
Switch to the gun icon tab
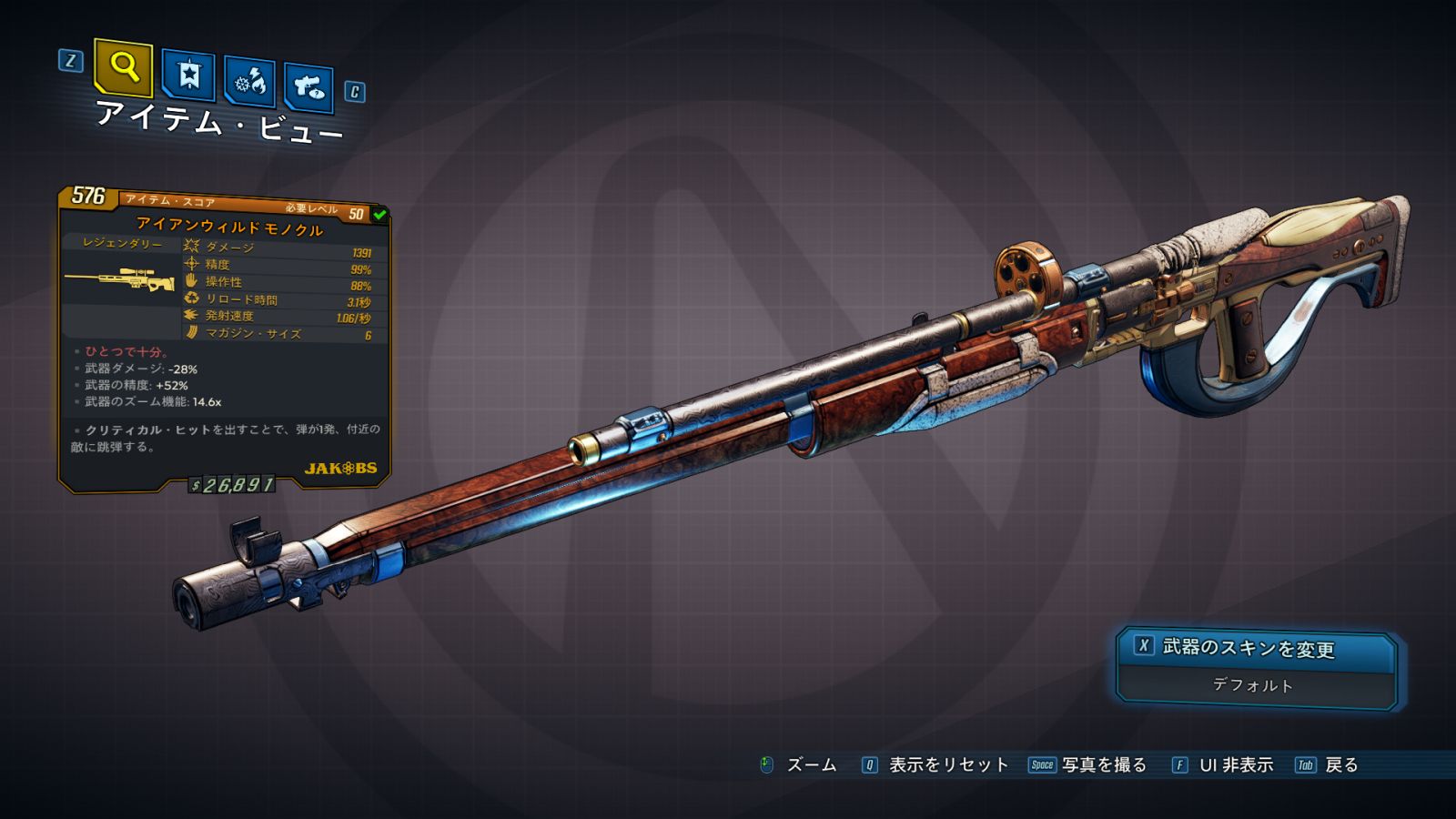308,88
